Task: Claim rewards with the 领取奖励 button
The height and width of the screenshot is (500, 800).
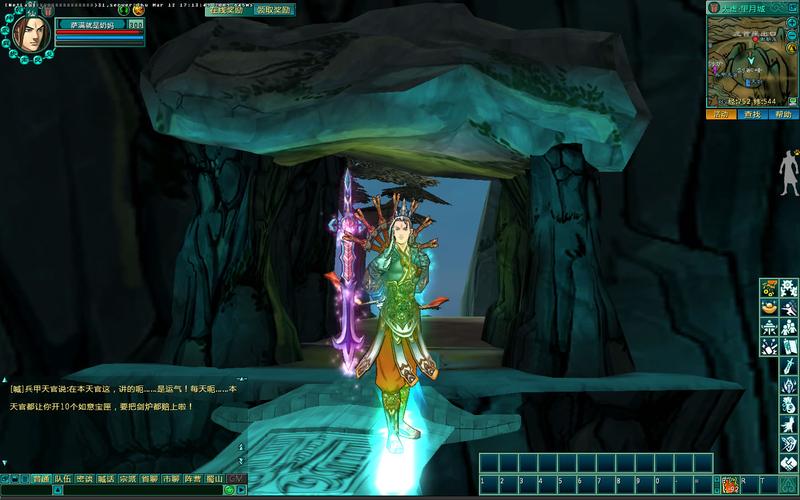Action: coord(273,10)
